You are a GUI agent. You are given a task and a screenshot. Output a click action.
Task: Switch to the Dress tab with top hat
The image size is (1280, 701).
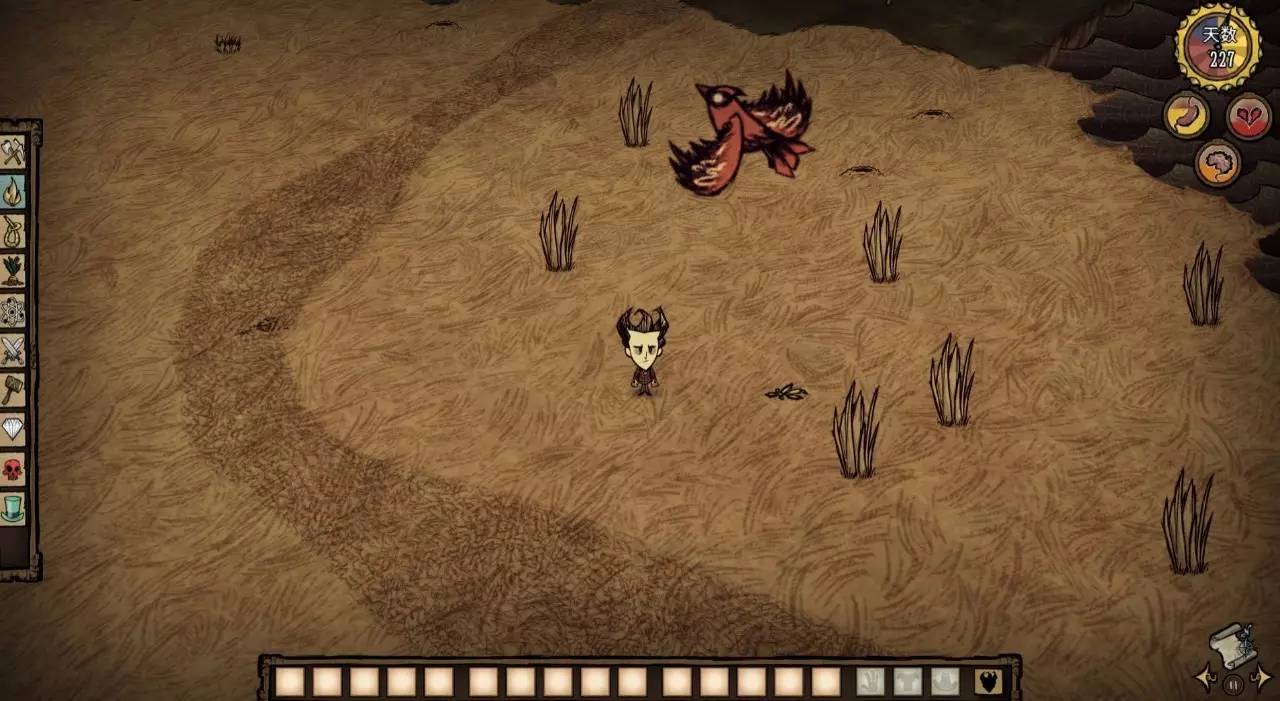(x=13, y=508)
